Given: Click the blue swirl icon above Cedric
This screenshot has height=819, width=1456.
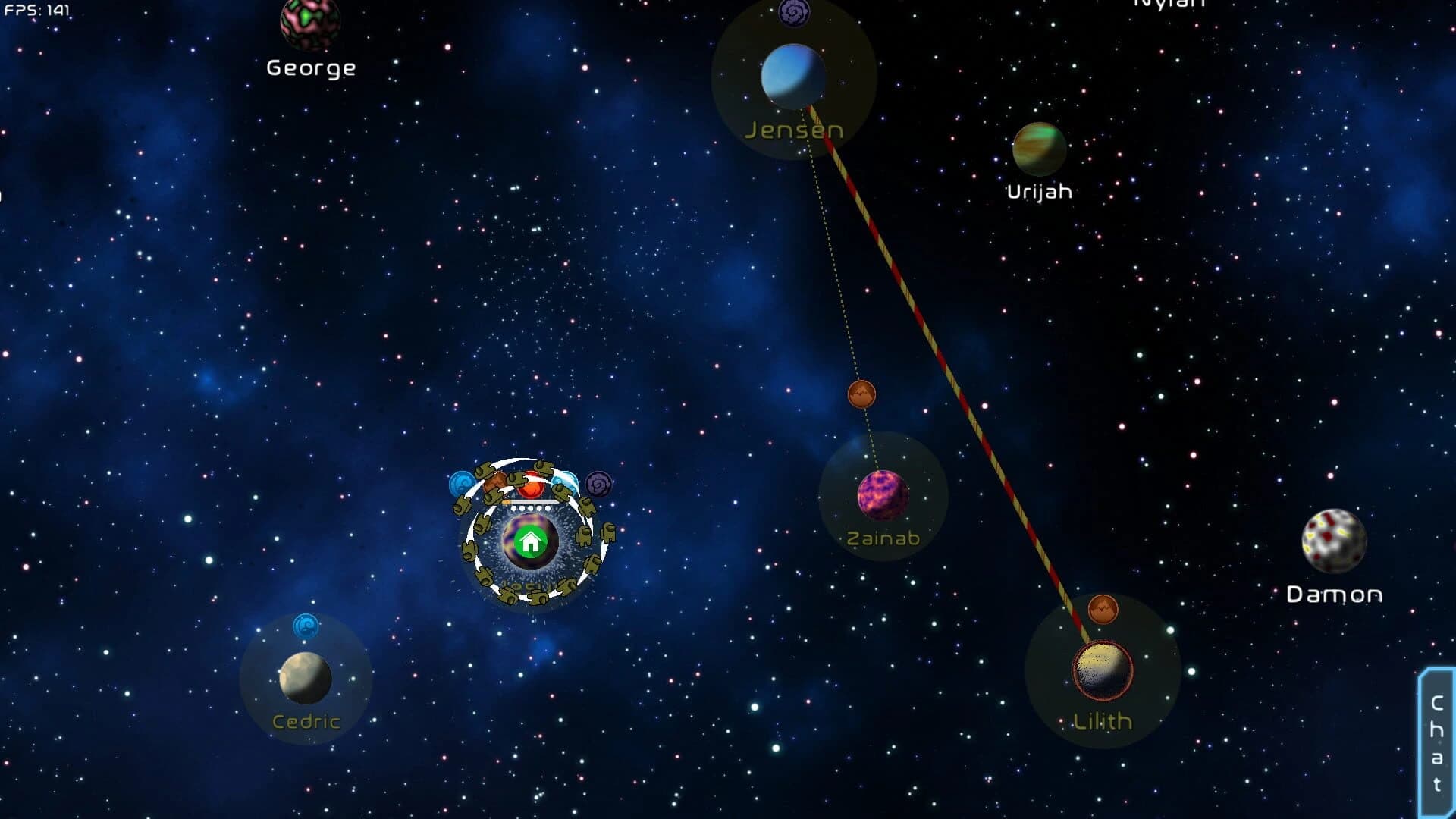Looking at the screenshot, I should coord(306,626).
